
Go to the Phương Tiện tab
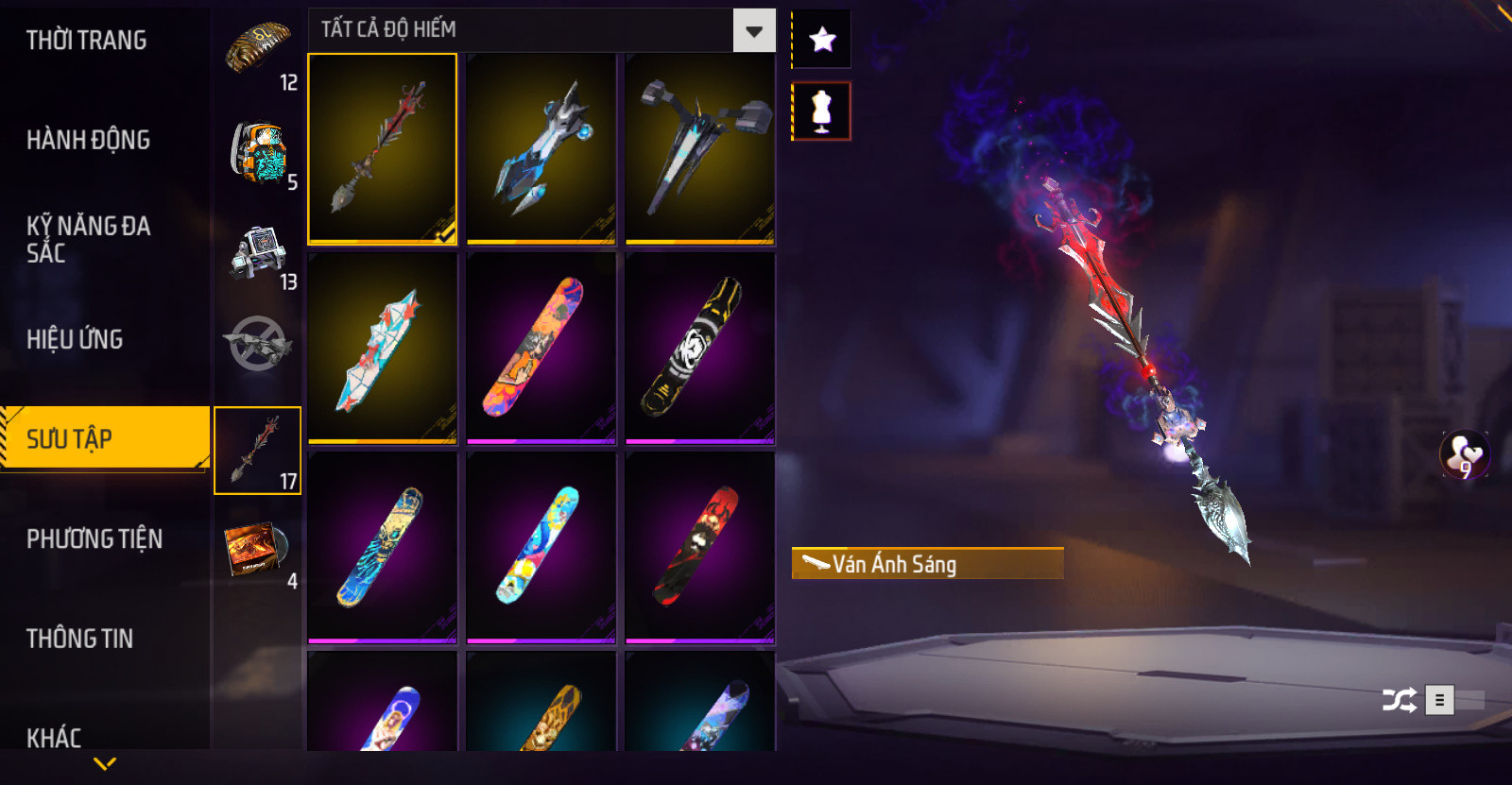click(x=94, y=538)
